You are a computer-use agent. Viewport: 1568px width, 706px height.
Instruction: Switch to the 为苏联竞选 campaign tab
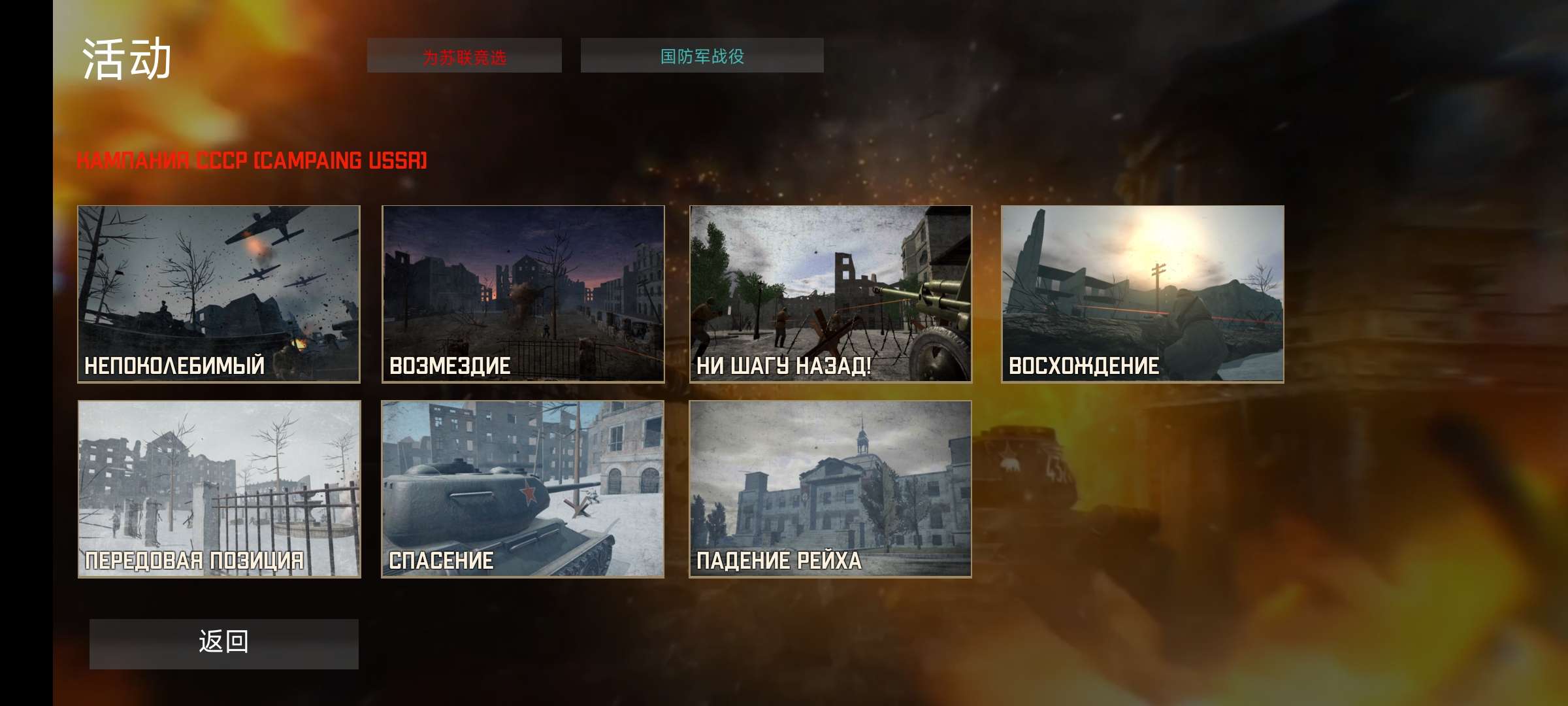pos(464,56)
